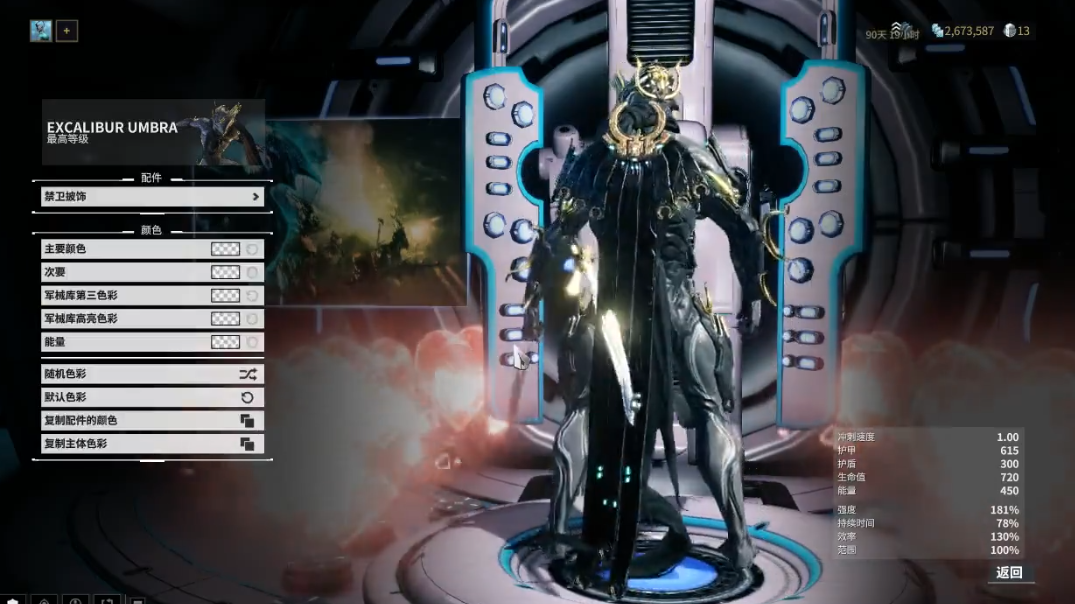Click the credits balance icon

pyautogui.click(x=937, y=31)
